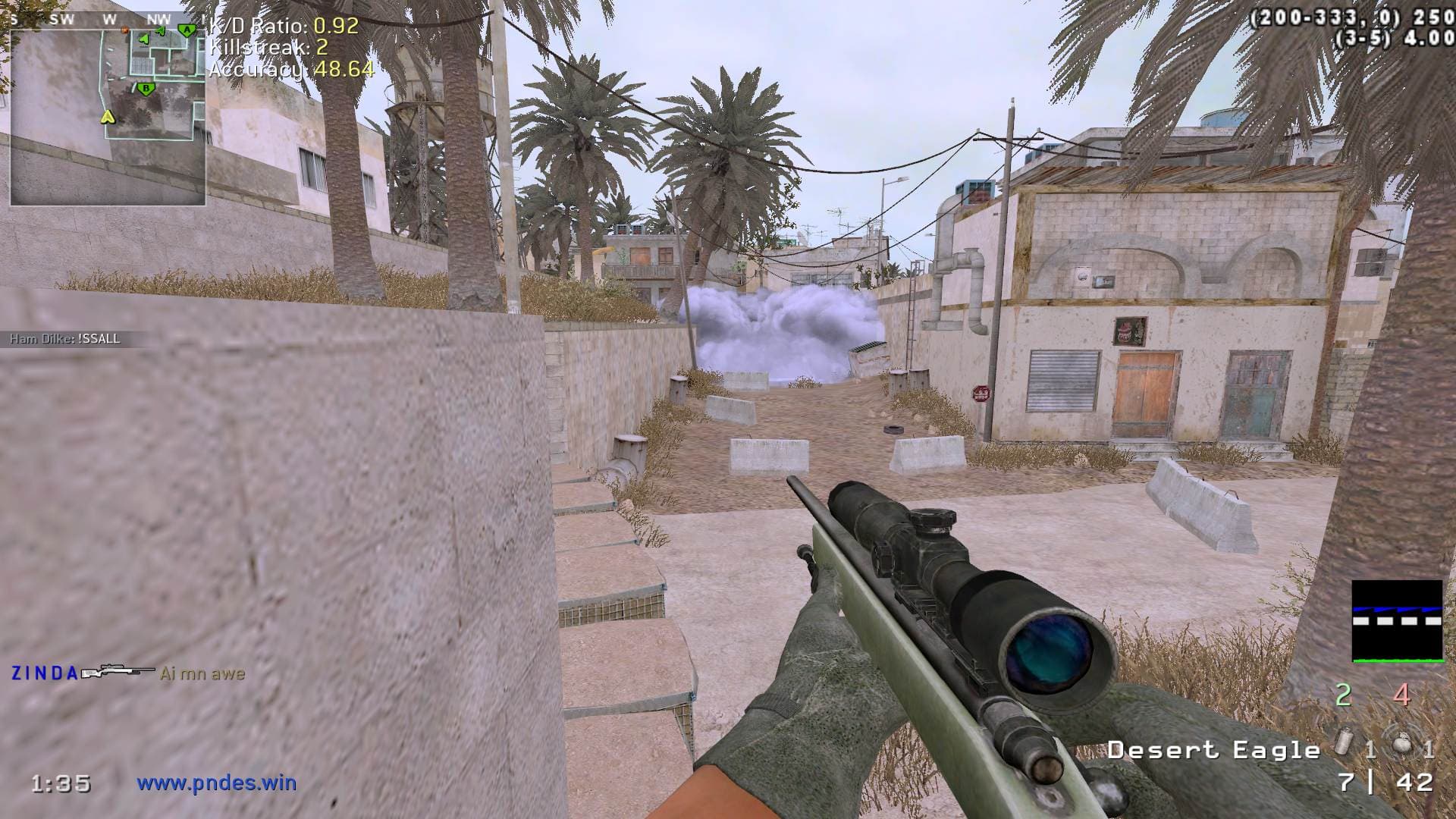Open the www.pndes.win link
Image resolution: width=1456 pixels, height=819 pixels.
point(217,783)
